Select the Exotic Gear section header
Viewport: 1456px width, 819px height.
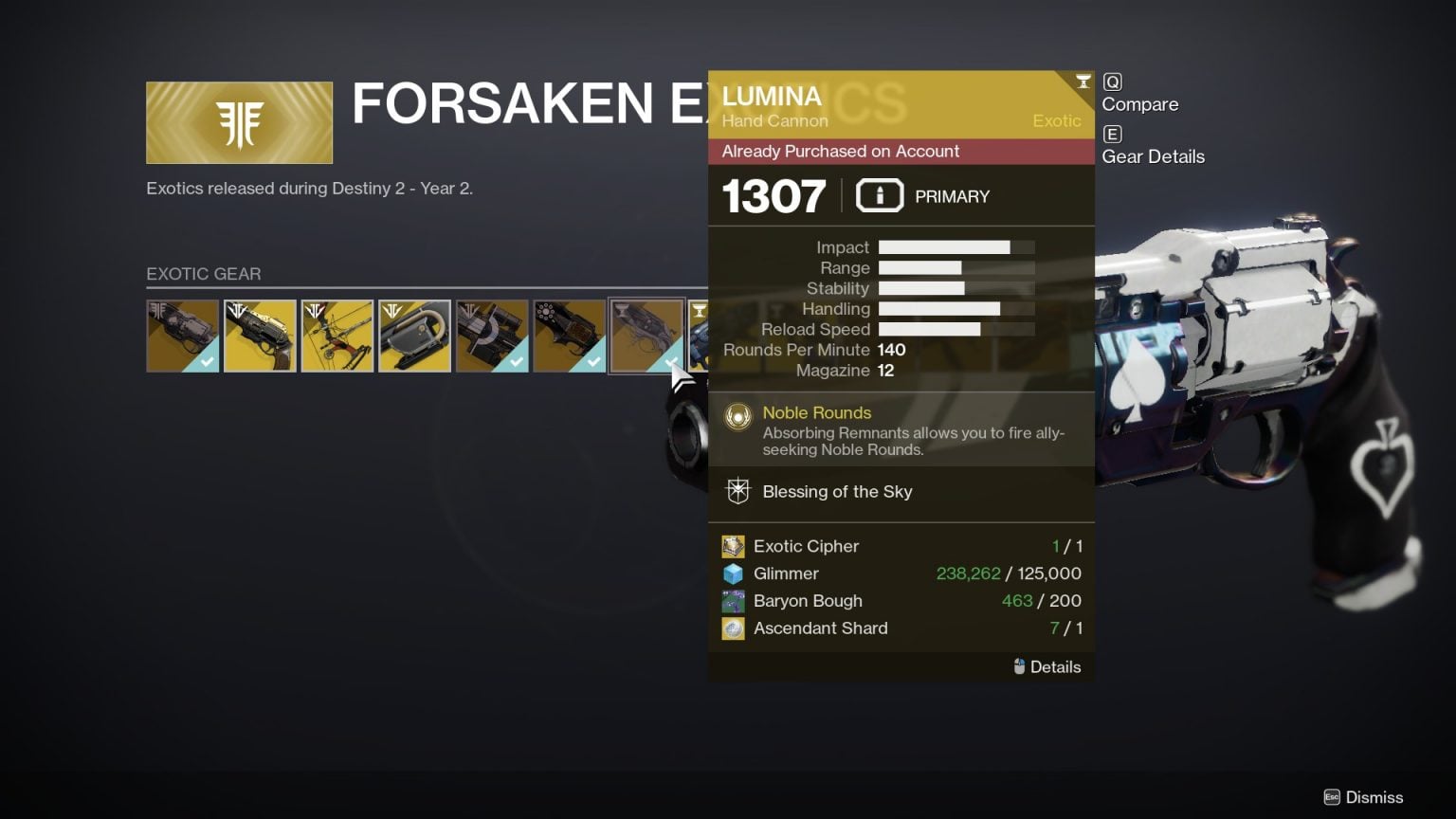(204, 274)
